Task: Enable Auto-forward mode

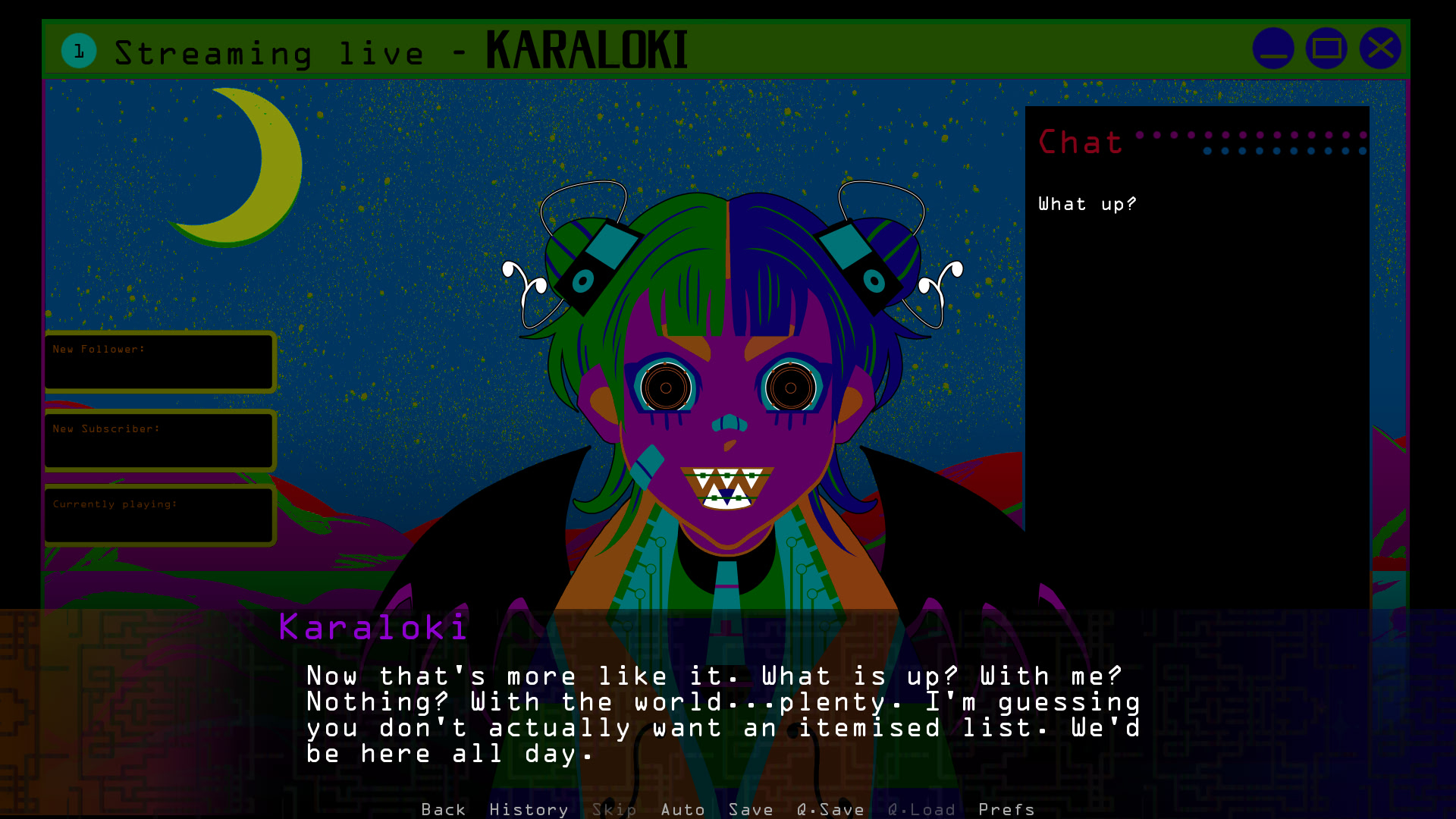Action: pyautogui.click(x=682, y=810)
